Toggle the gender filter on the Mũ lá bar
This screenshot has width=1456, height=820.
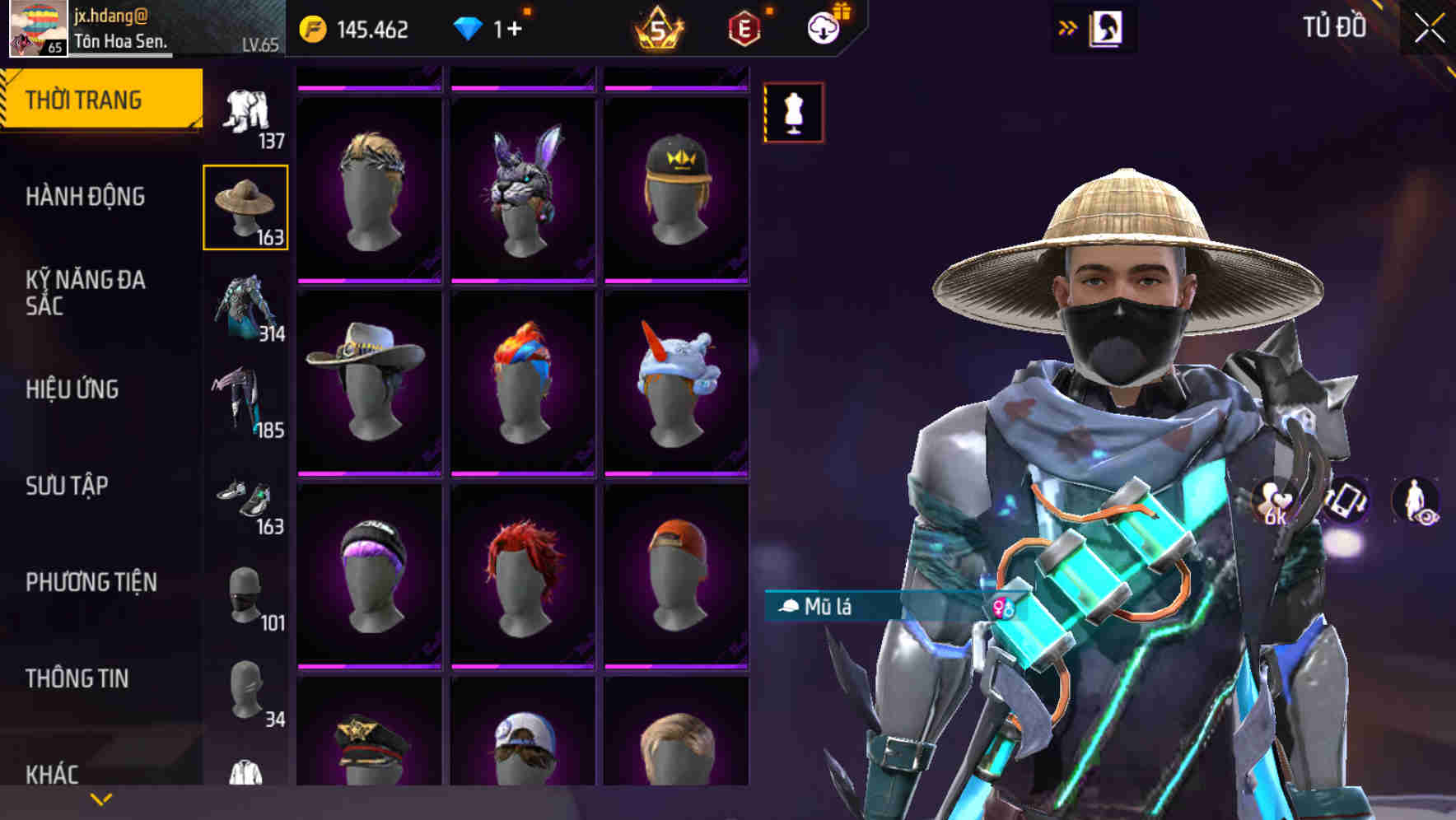click(x=1003, y=608)
